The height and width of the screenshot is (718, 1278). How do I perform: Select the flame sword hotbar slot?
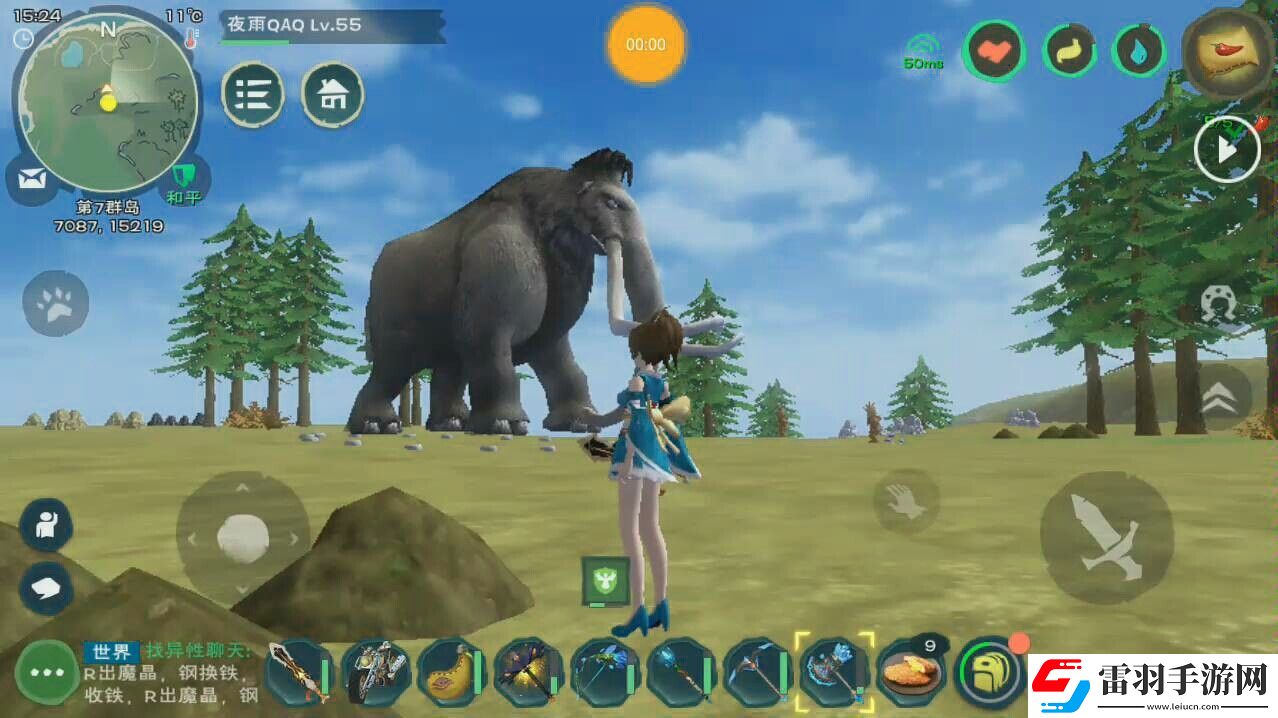coord(298,673)
